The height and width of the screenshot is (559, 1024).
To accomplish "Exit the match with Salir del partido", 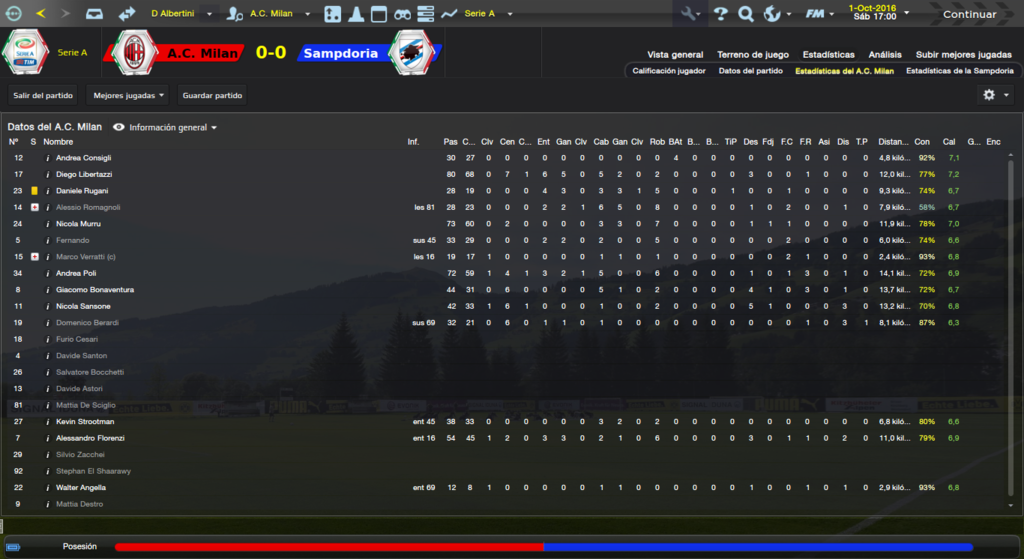I will 44,96.
